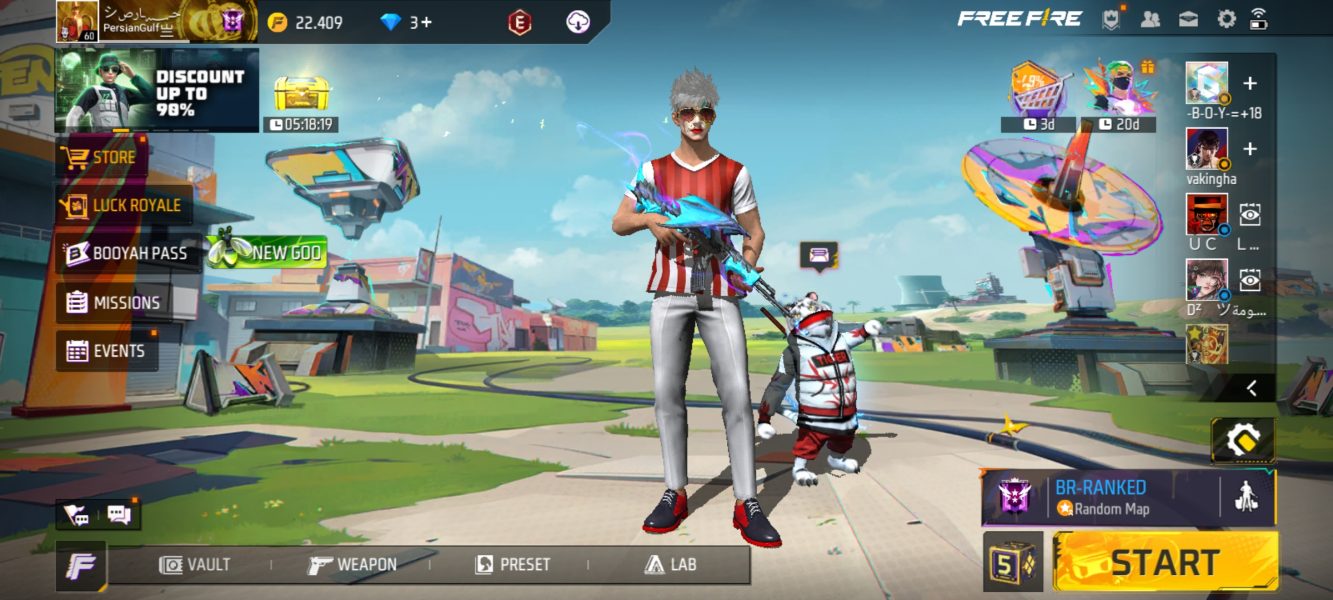Invite friend vakingha to the squad
The width and height of the screenshot is (1333, 600).
1250,149
